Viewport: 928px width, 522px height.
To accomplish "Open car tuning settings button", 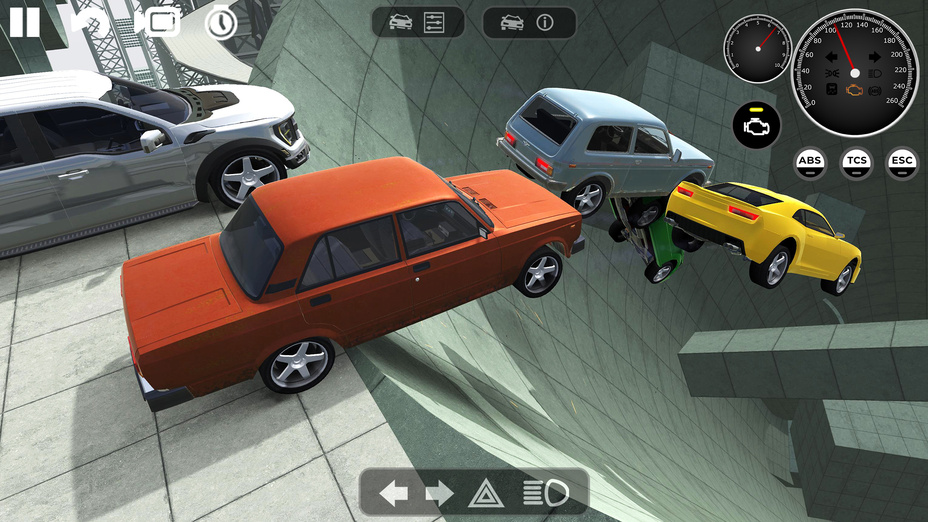I will click(418, 22).
